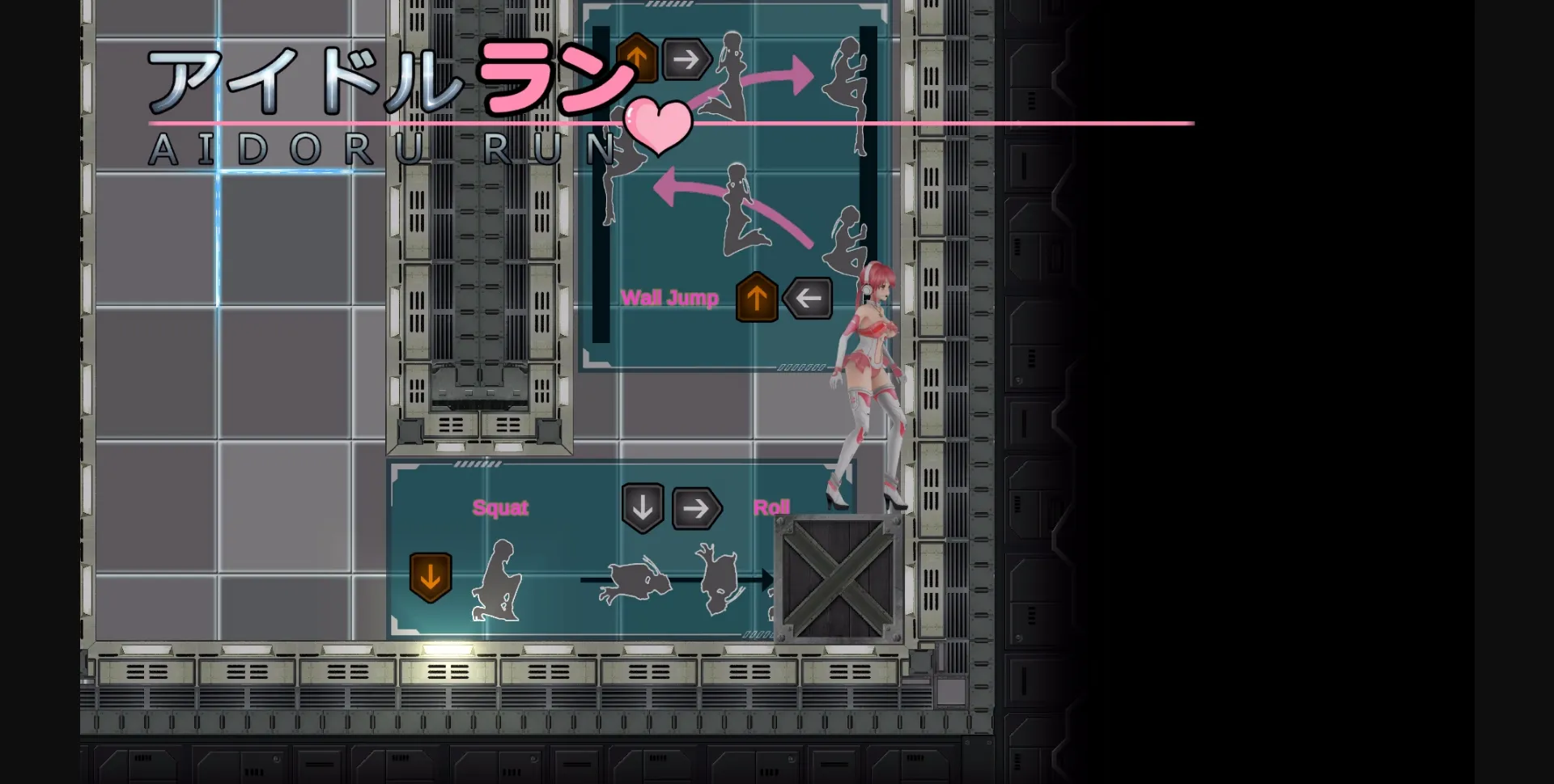This screenshot has height=784, width=1554.
Task: Select the right-arrow icon next to Roll
Action: coord(696,508)
